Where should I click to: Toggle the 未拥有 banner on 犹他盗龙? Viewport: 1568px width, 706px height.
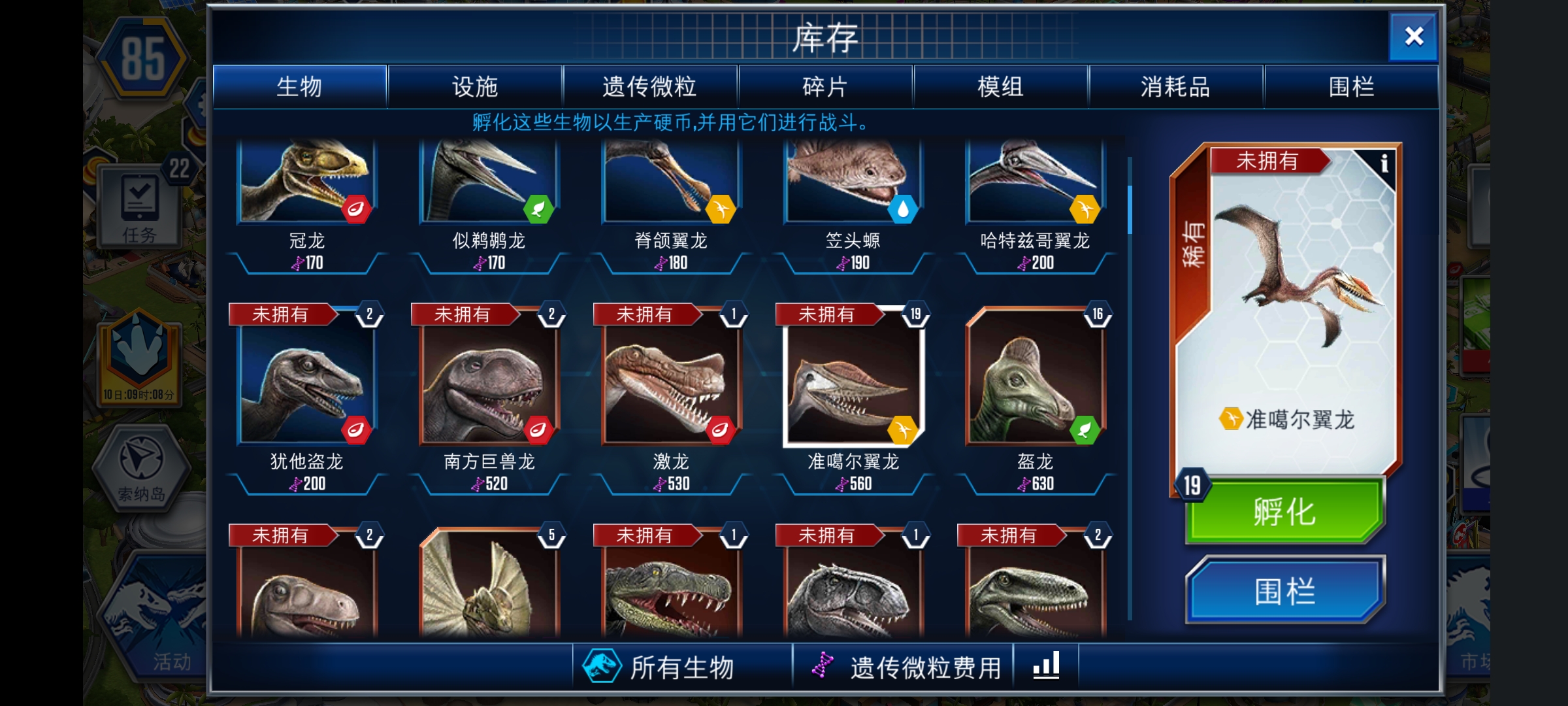282,314
